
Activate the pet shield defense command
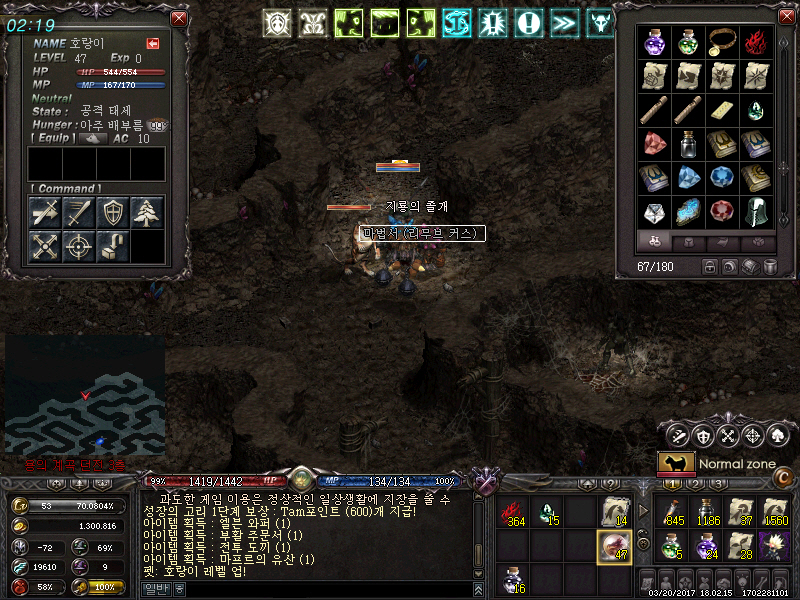[114, 211]
